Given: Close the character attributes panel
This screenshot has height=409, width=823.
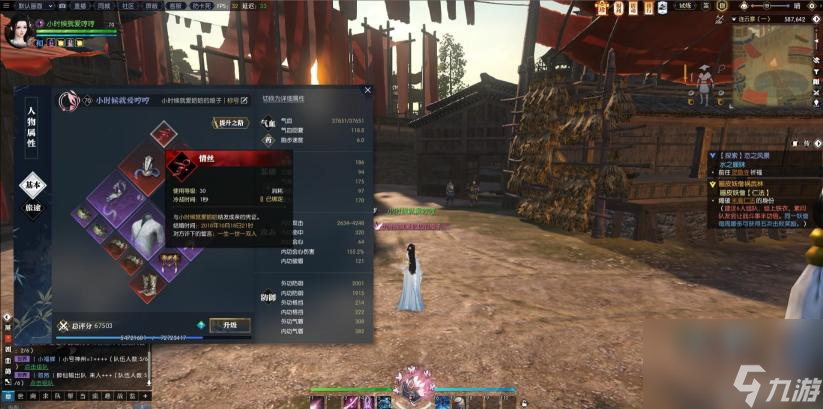Looking at the screenshot, I should coord(367,90).
